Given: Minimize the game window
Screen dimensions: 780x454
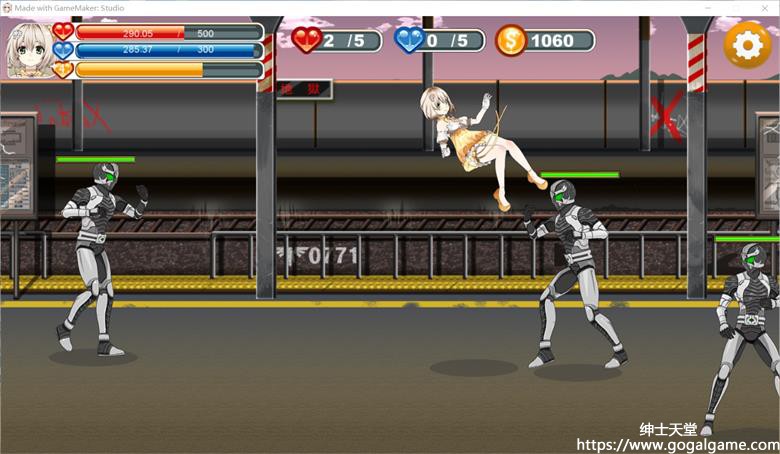Looking at the screenshot, I should pyautogui.click(x=706, y=8).
